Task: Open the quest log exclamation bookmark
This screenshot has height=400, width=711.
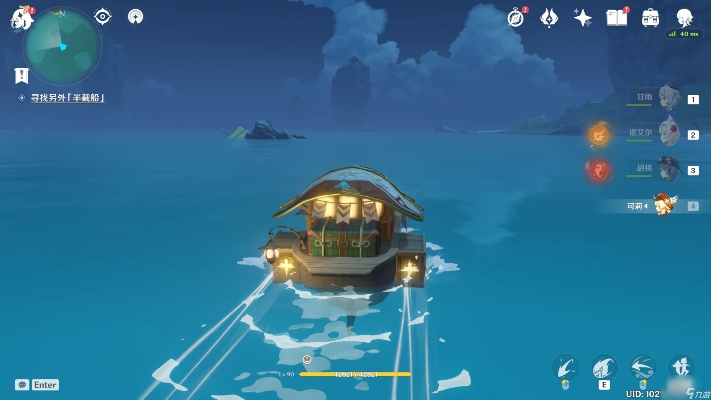Action: pyautogui.click(x=21, y=75)
